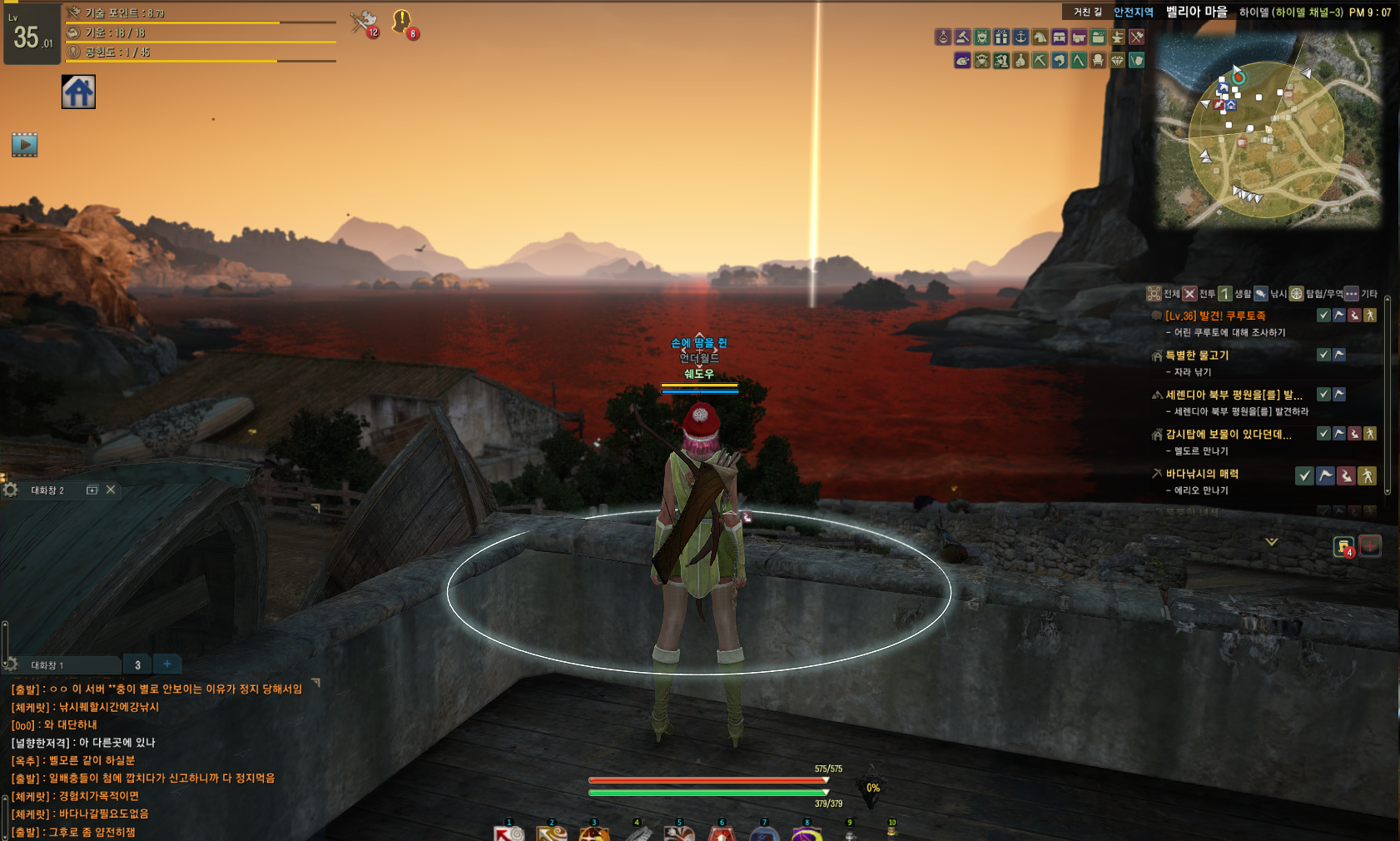Image resolution: width=1400 pixels, height=841 pixels.
Task: Toggle the anchor wharf icon filter
Action: (x=1020, y=37)
